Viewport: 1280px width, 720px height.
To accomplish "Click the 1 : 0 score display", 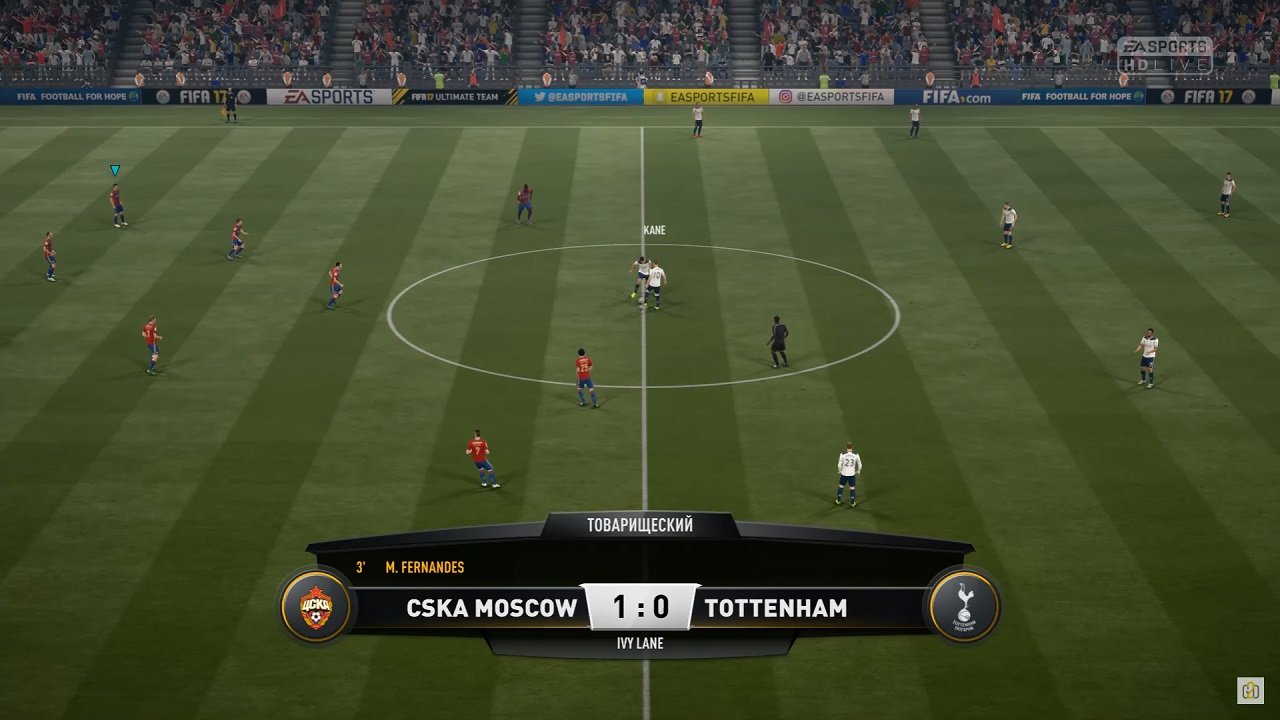I will (638, 605).
